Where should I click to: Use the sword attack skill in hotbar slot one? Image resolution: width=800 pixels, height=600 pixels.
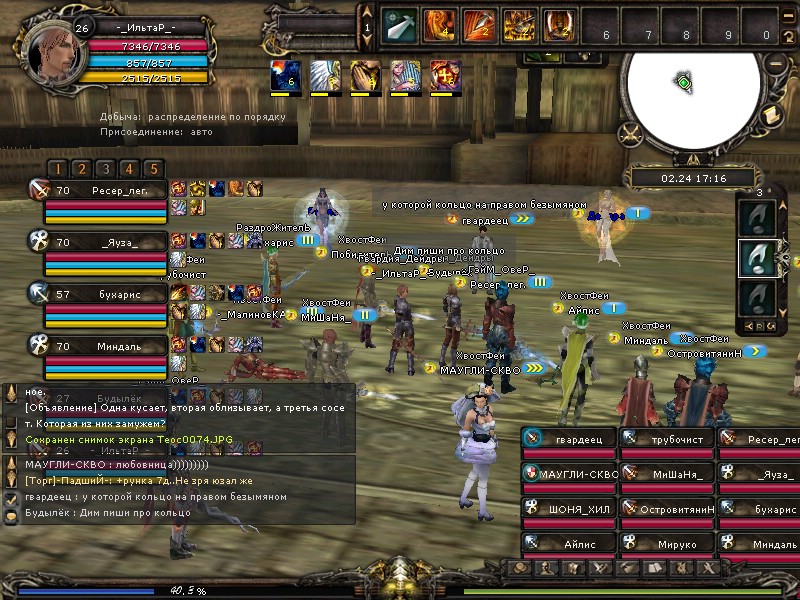(x=401, y=25)
